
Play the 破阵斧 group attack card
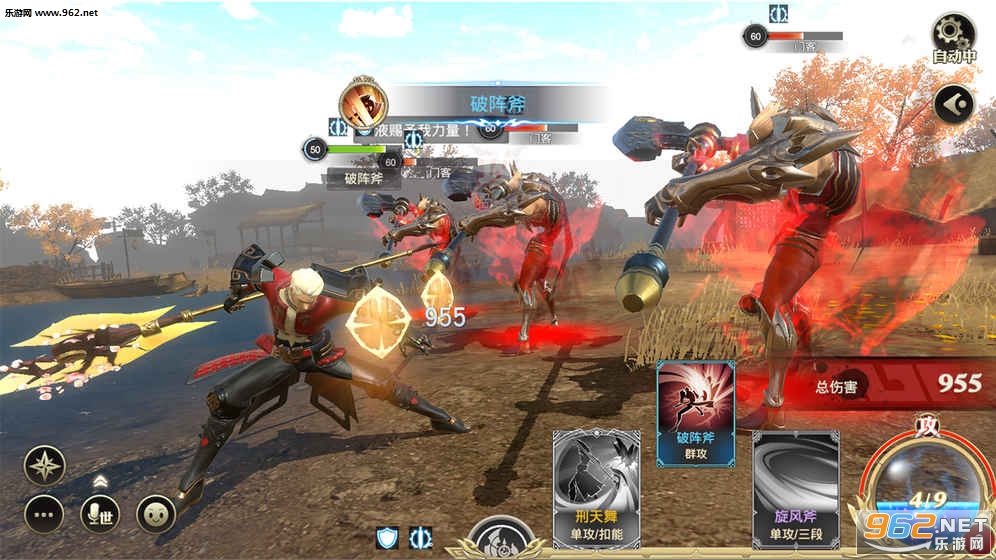696,413
